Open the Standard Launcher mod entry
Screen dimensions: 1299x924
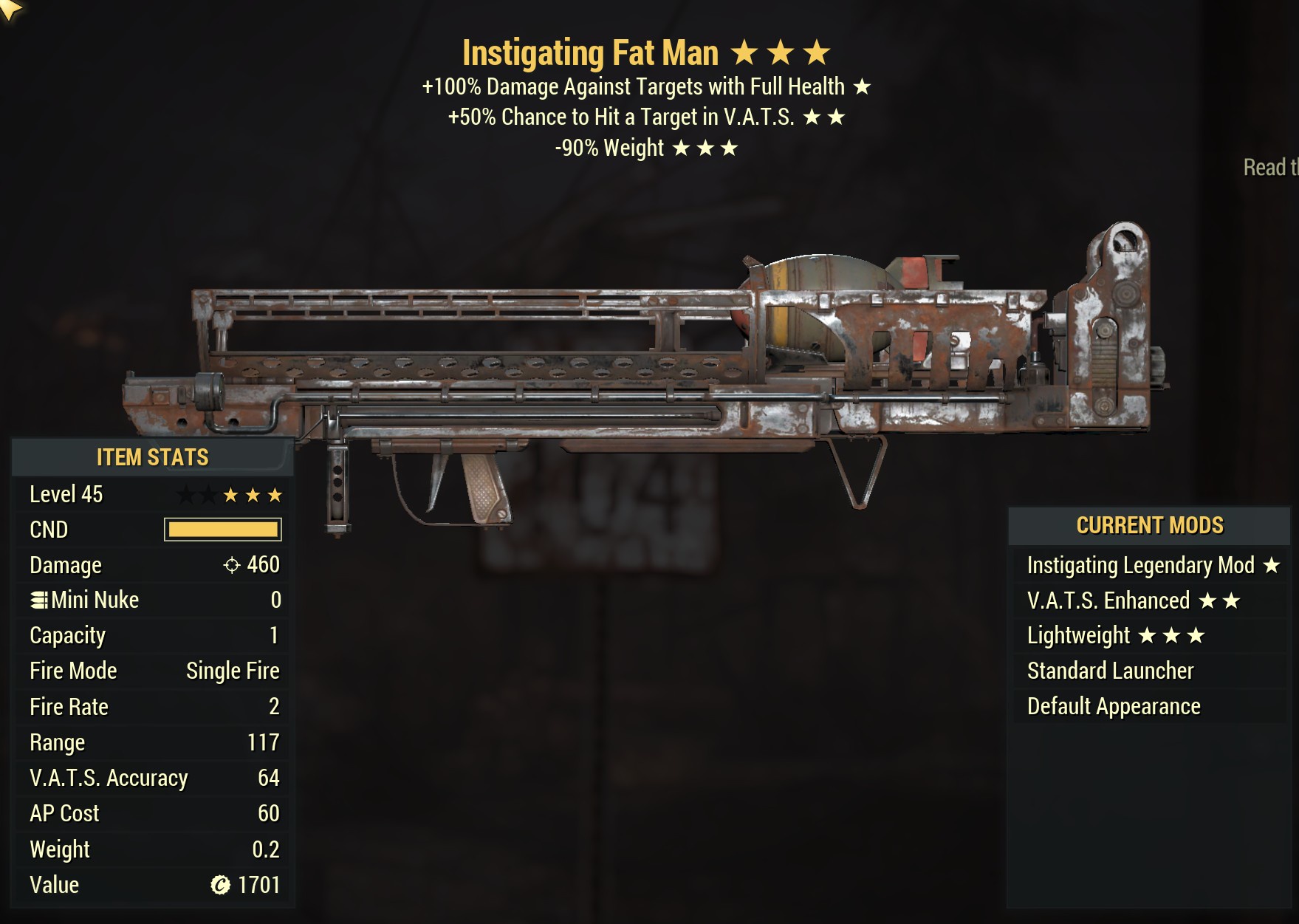(x=1109, y=671)
